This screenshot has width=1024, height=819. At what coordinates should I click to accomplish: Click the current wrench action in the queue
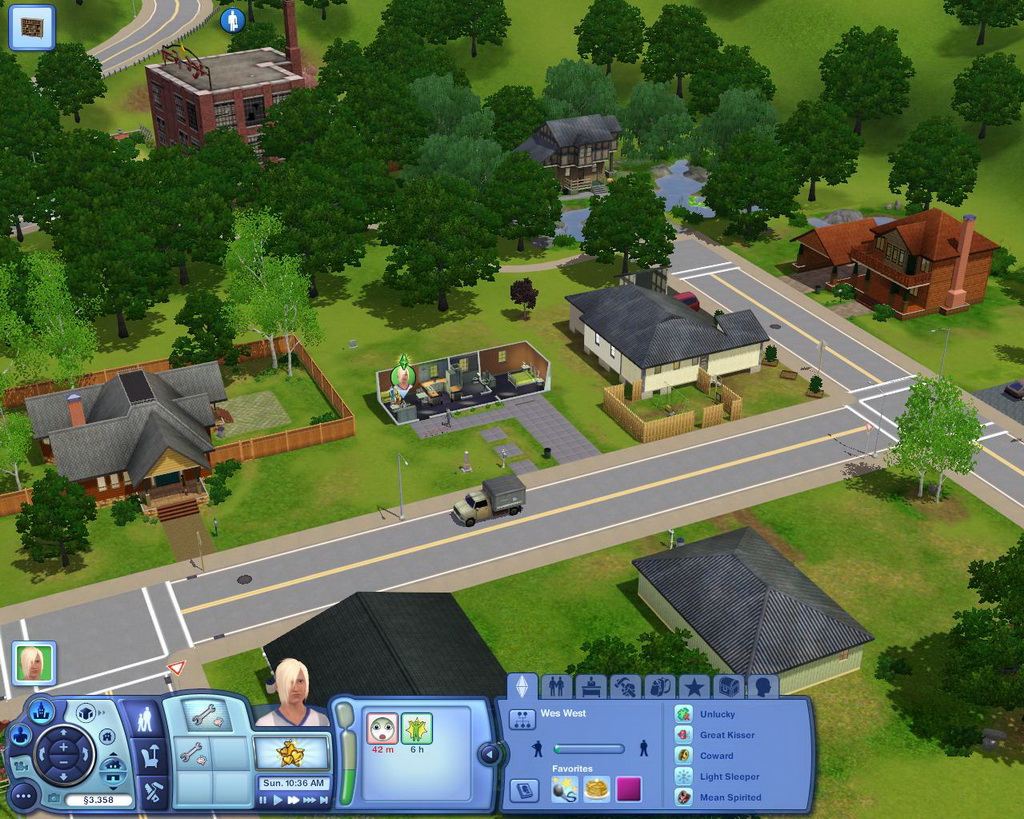[204, 715]
